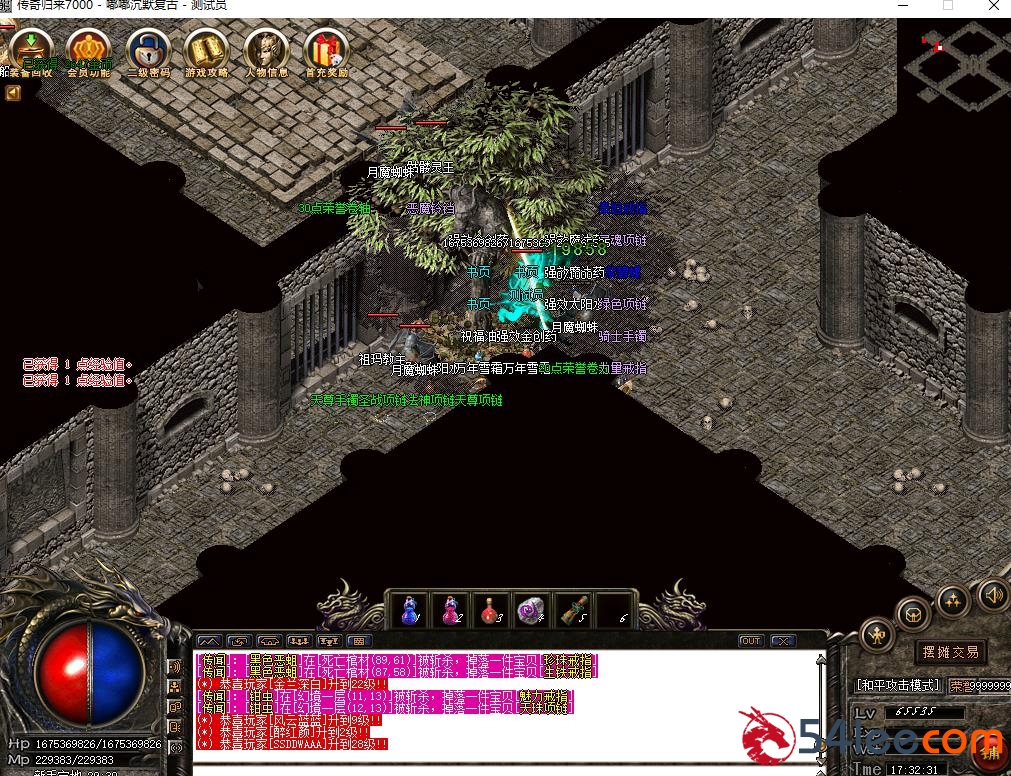Claim the 首充奖励 first-recharge gift box
Image resolution: width=1011 pixels, height=776 pixels.
(326, 50)
